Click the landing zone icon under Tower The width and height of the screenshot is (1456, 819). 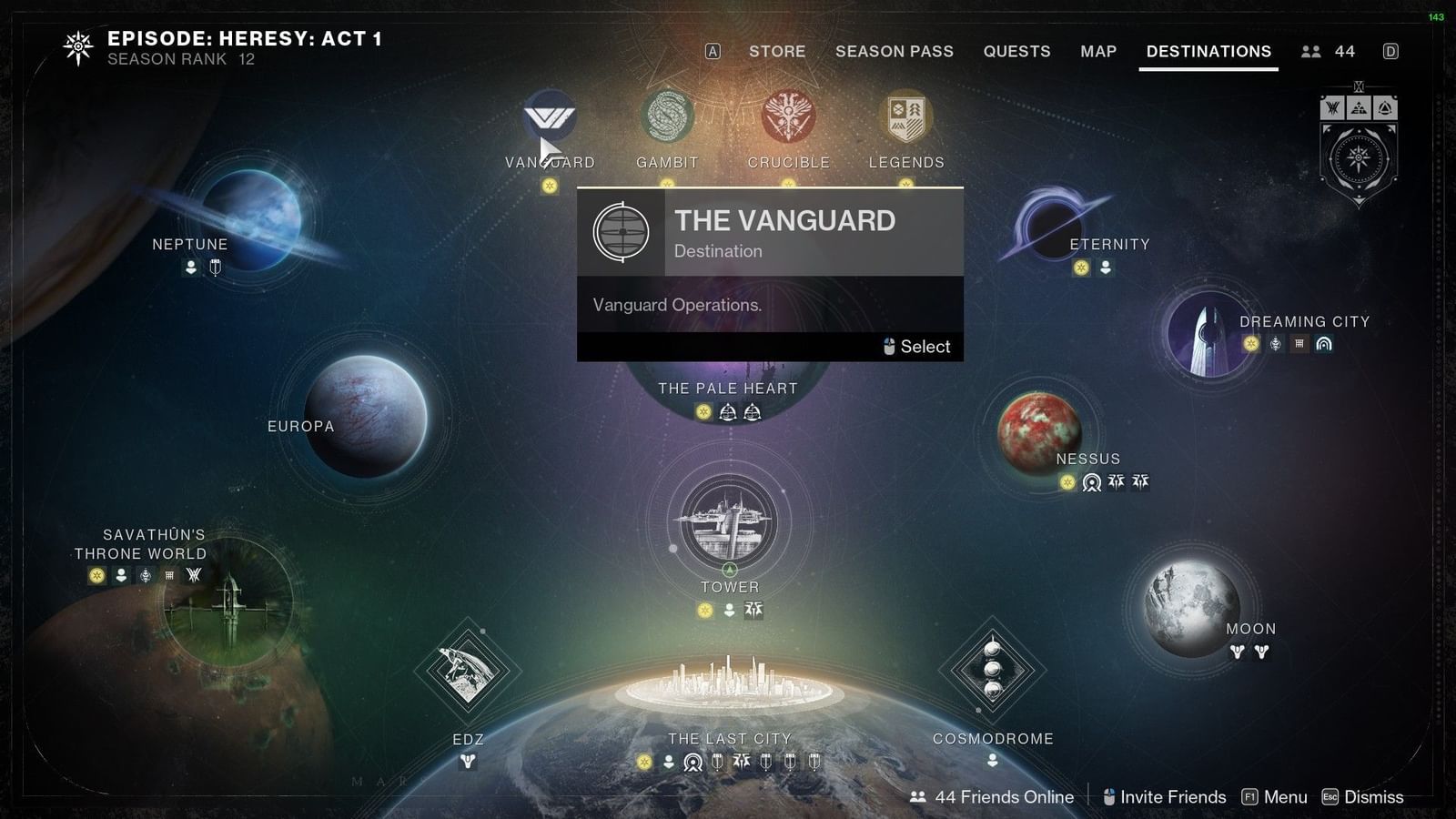[728, 608]
